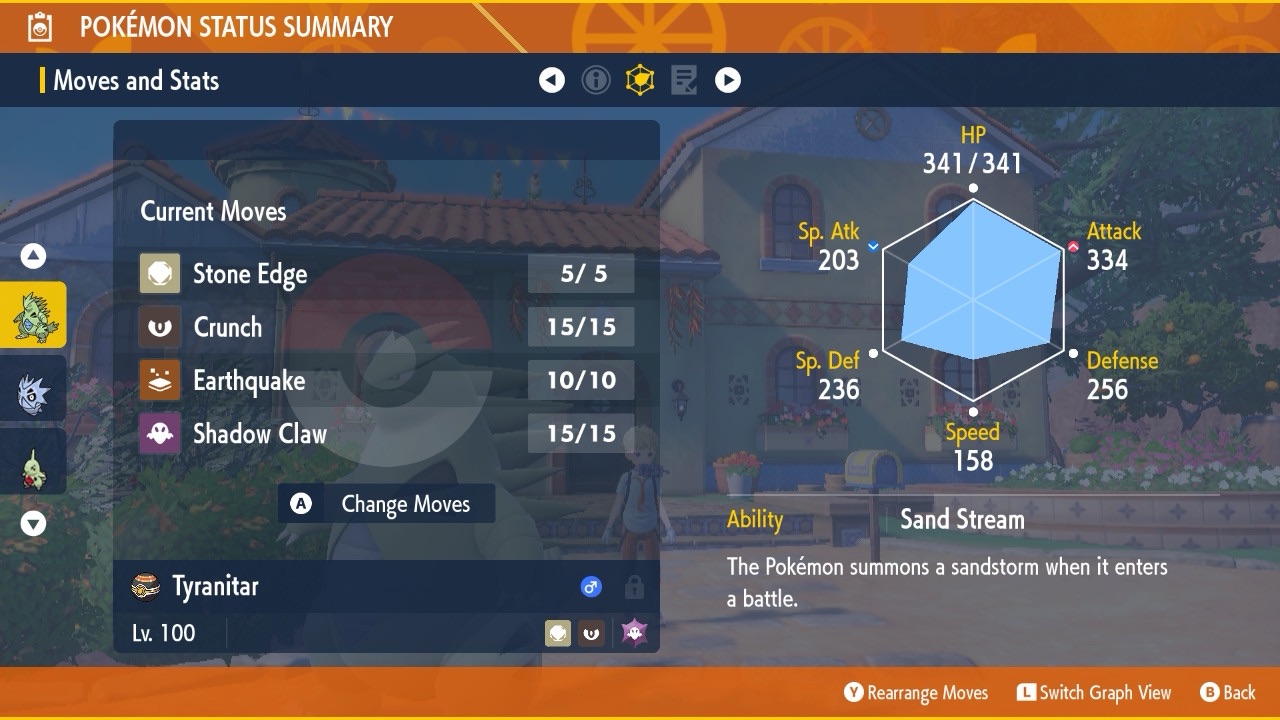This screenshot has height=720, width=1280.
Task: Select Tyranitar in the party list
Action: tap(34, 315)
